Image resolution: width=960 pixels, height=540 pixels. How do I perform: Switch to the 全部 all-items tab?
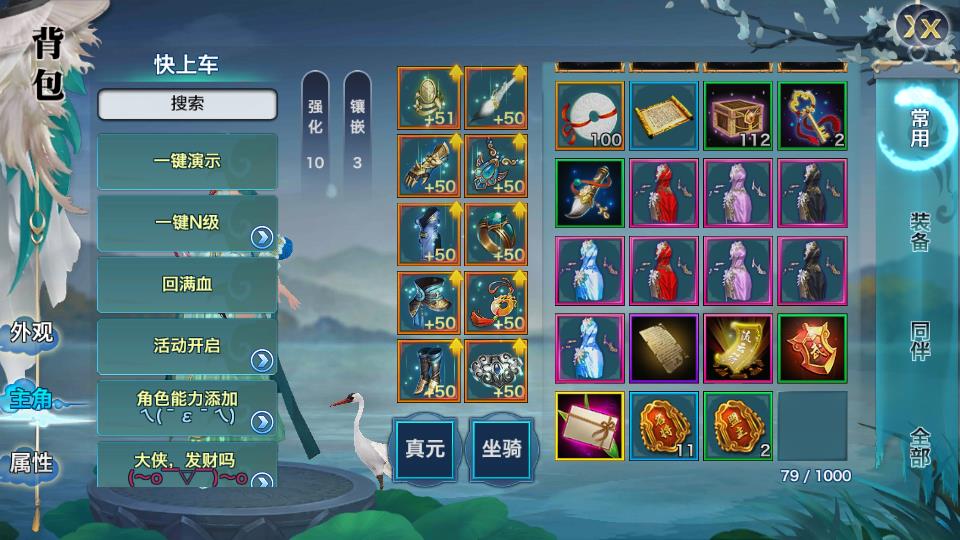coord(919,446)
